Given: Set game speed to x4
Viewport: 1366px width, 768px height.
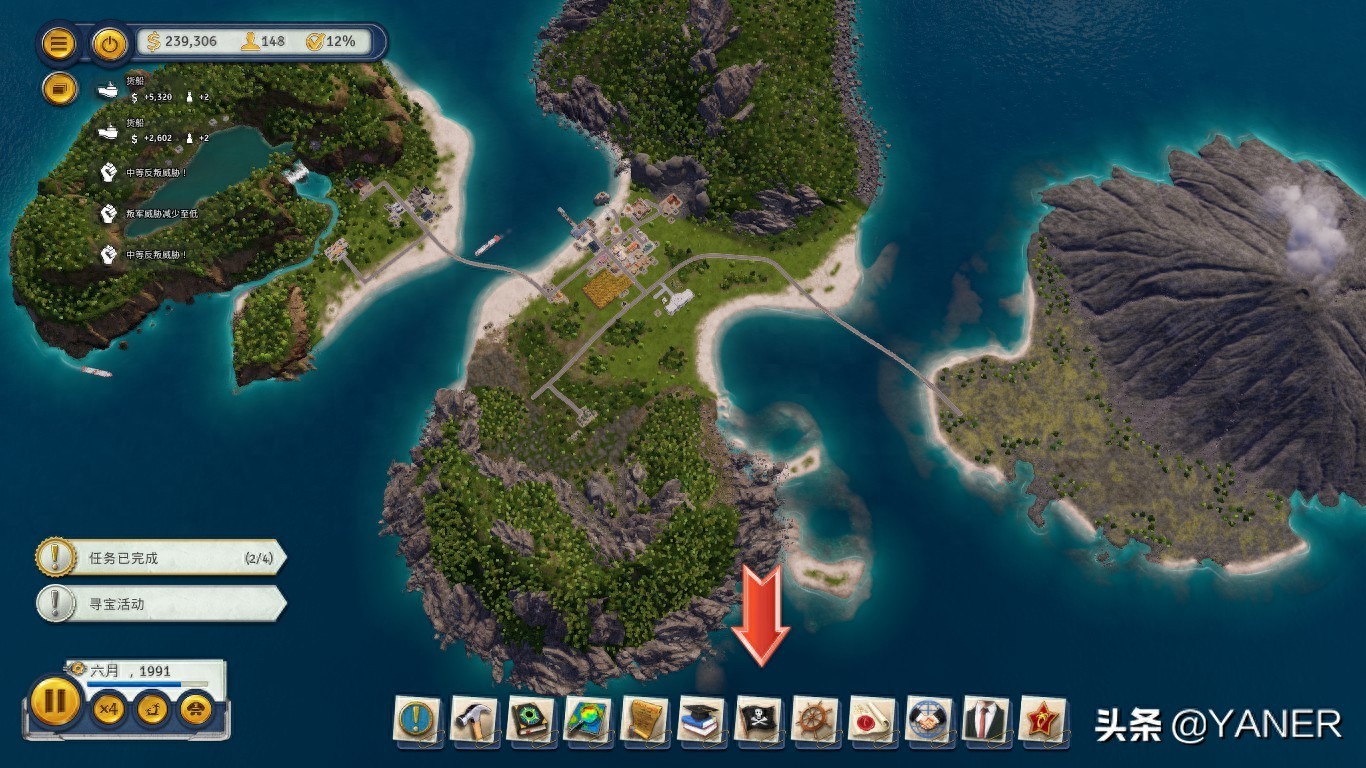Looking at the screenshot, I should coord(108,709).
